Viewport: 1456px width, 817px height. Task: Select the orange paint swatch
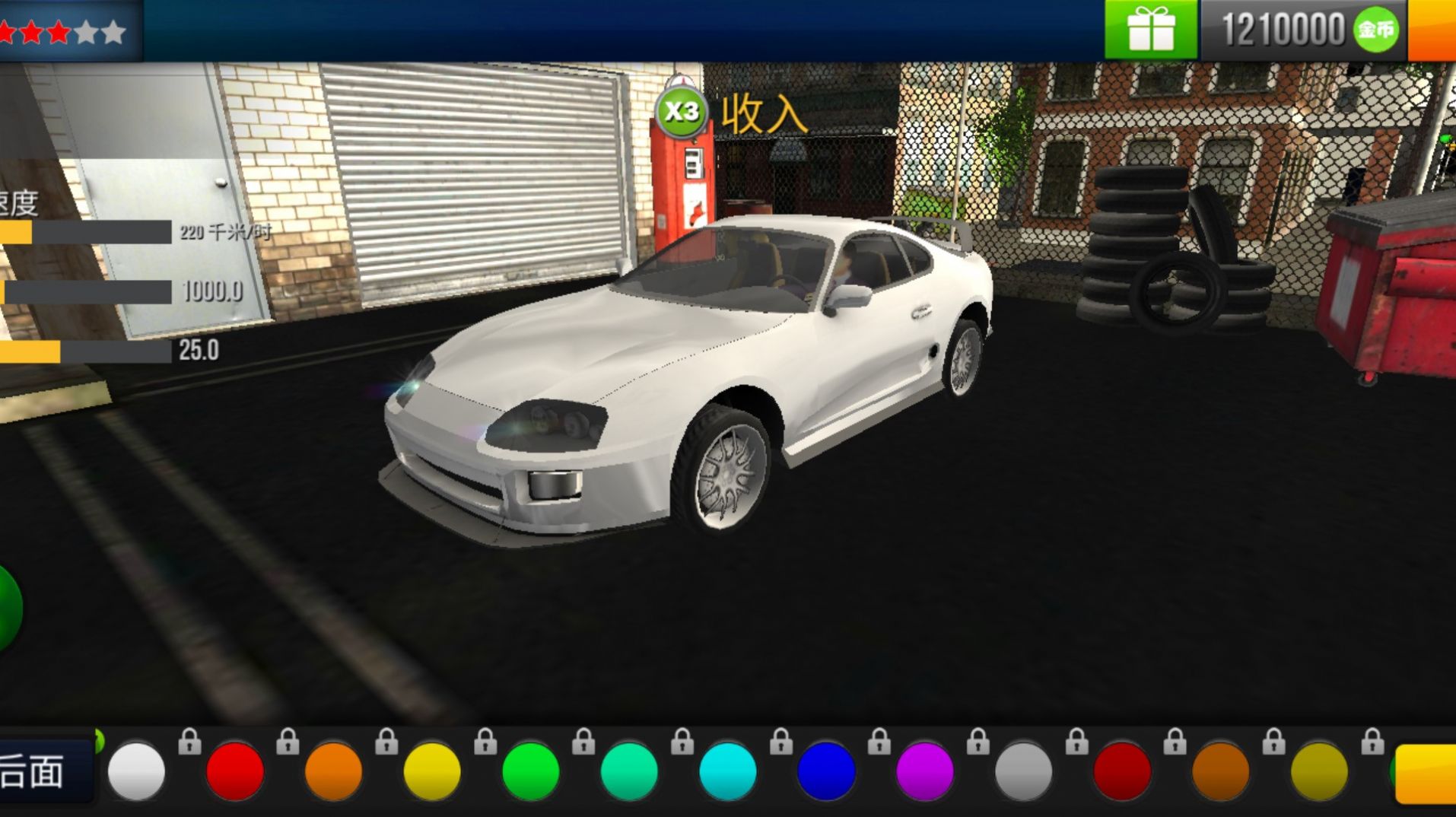tap(333, 771)
